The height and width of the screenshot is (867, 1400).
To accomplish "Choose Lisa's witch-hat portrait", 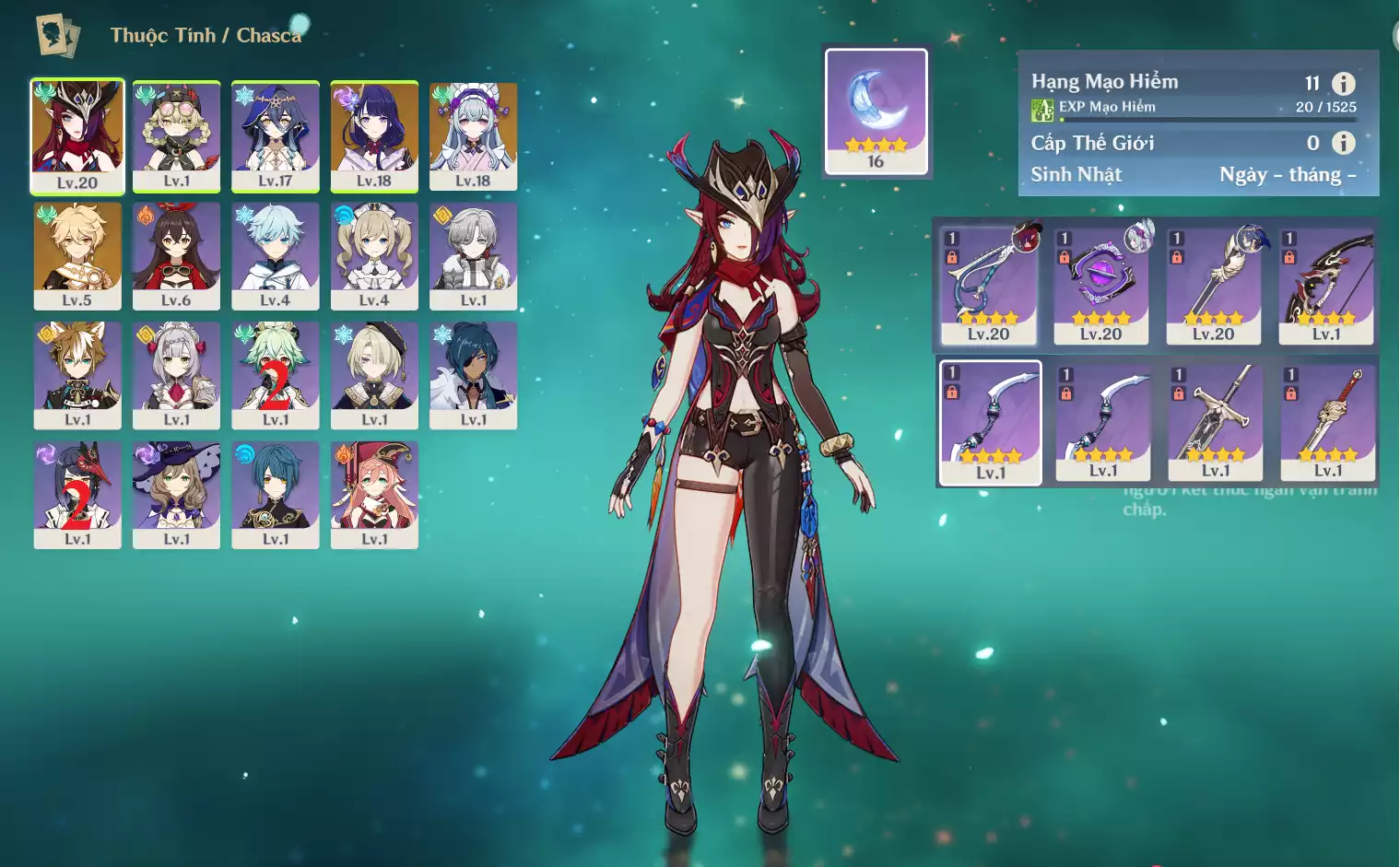I will pos(176,495).
